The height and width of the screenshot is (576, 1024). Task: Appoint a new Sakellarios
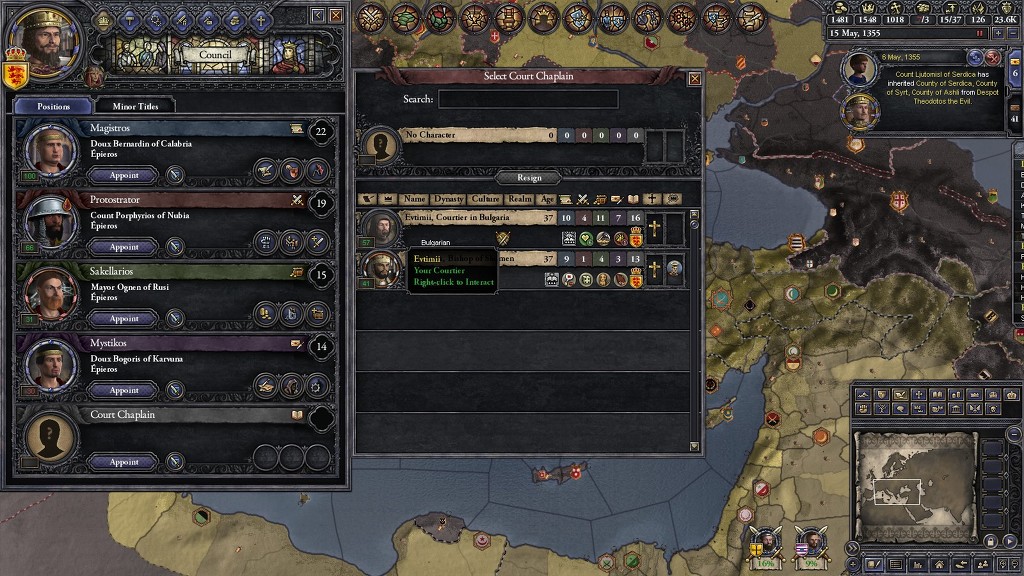(124, 319)
